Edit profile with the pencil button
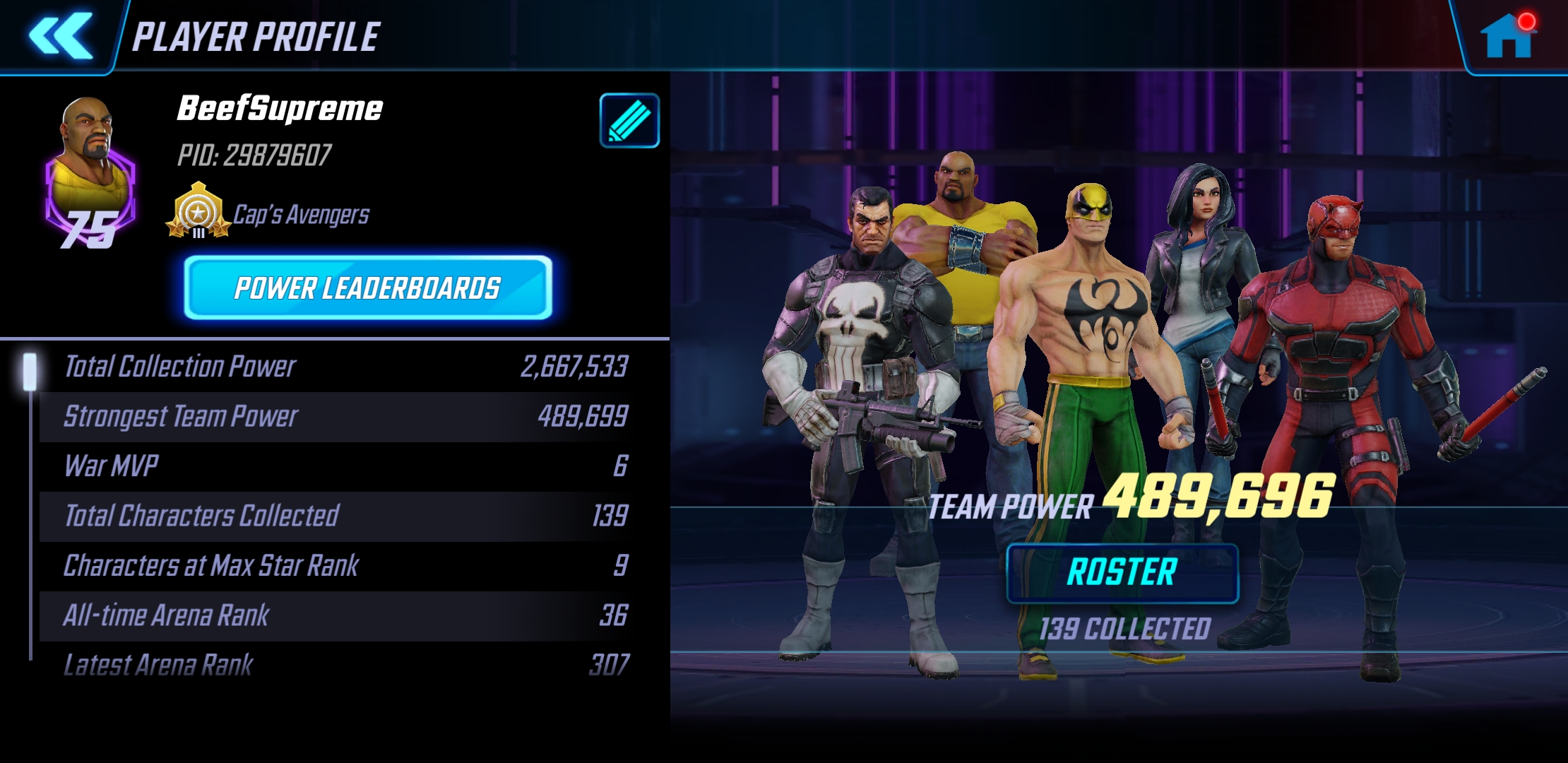 pyautogui.click(x=629, y=121)
